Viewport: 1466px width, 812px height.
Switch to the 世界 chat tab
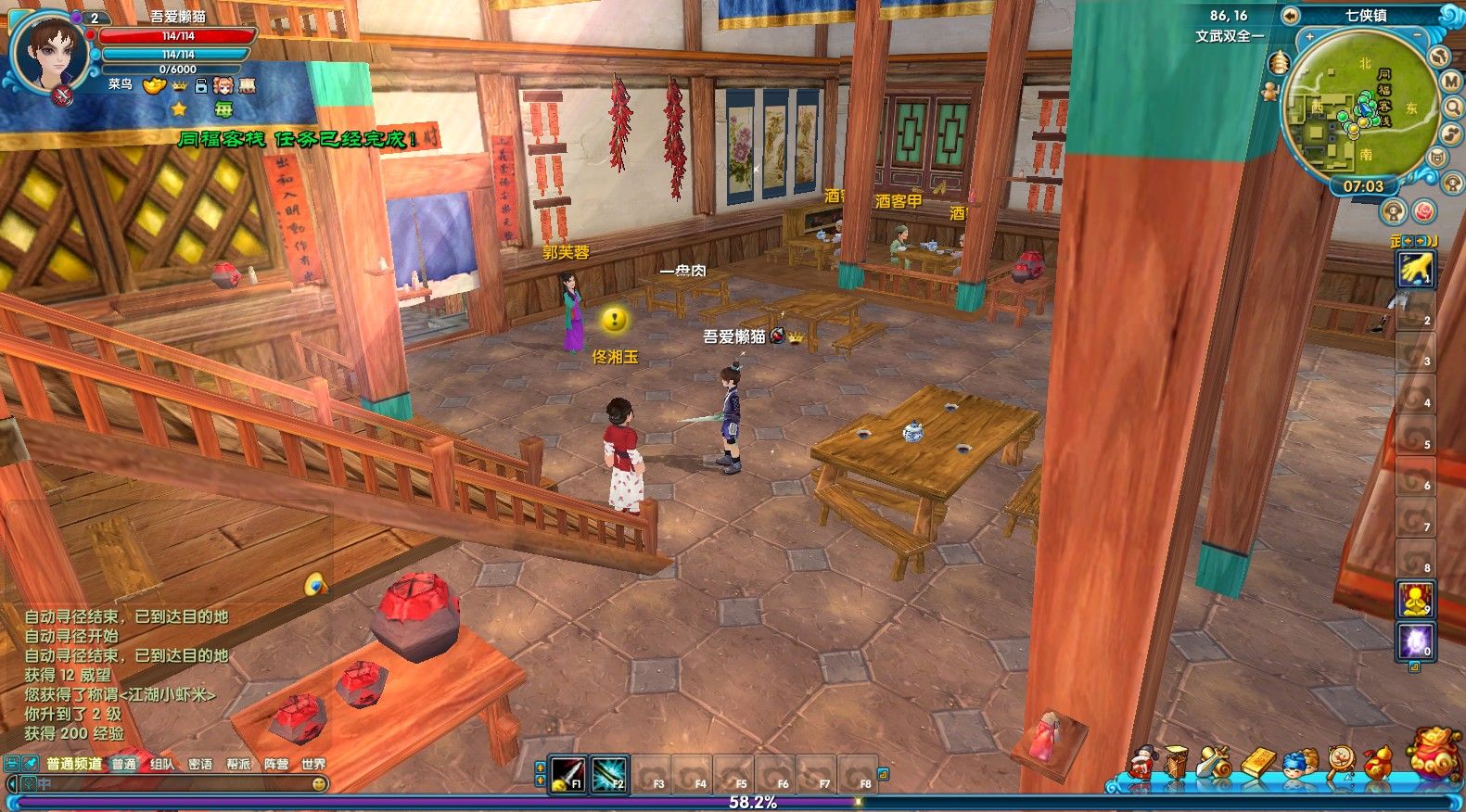[313, 764]
